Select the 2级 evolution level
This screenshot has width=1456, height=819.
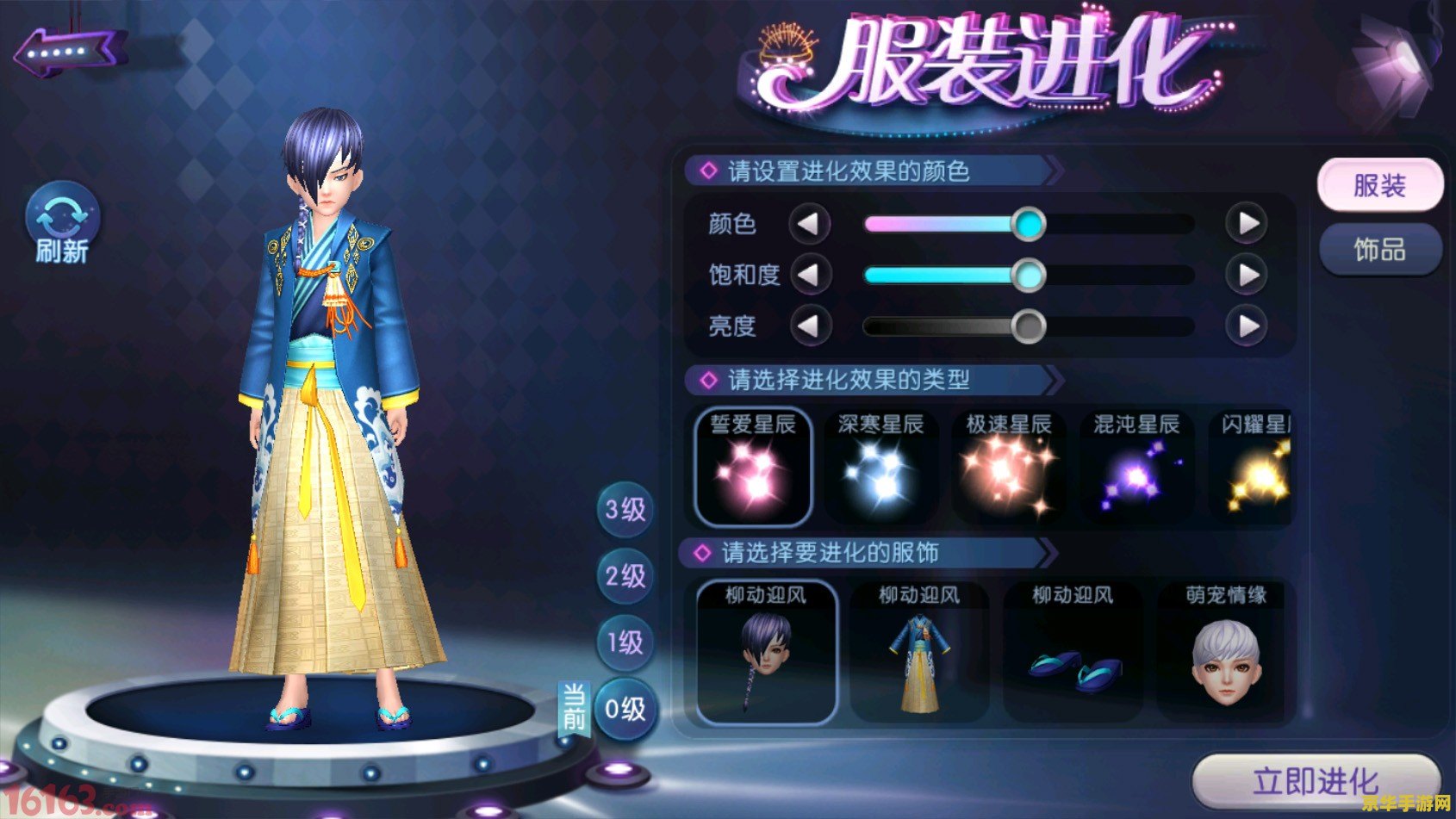[x=624, y=575]
